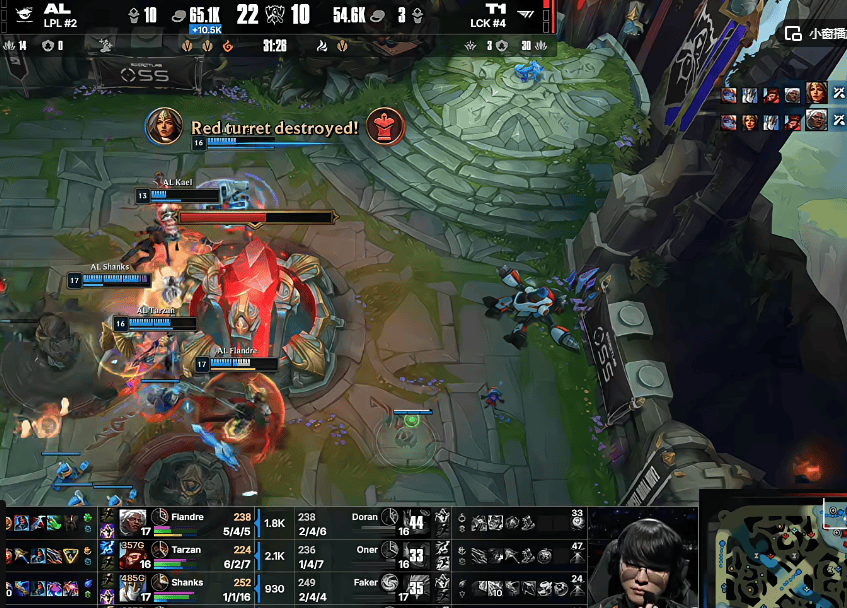Click Doran's name in the scoreboard

(x=364, y=517)
